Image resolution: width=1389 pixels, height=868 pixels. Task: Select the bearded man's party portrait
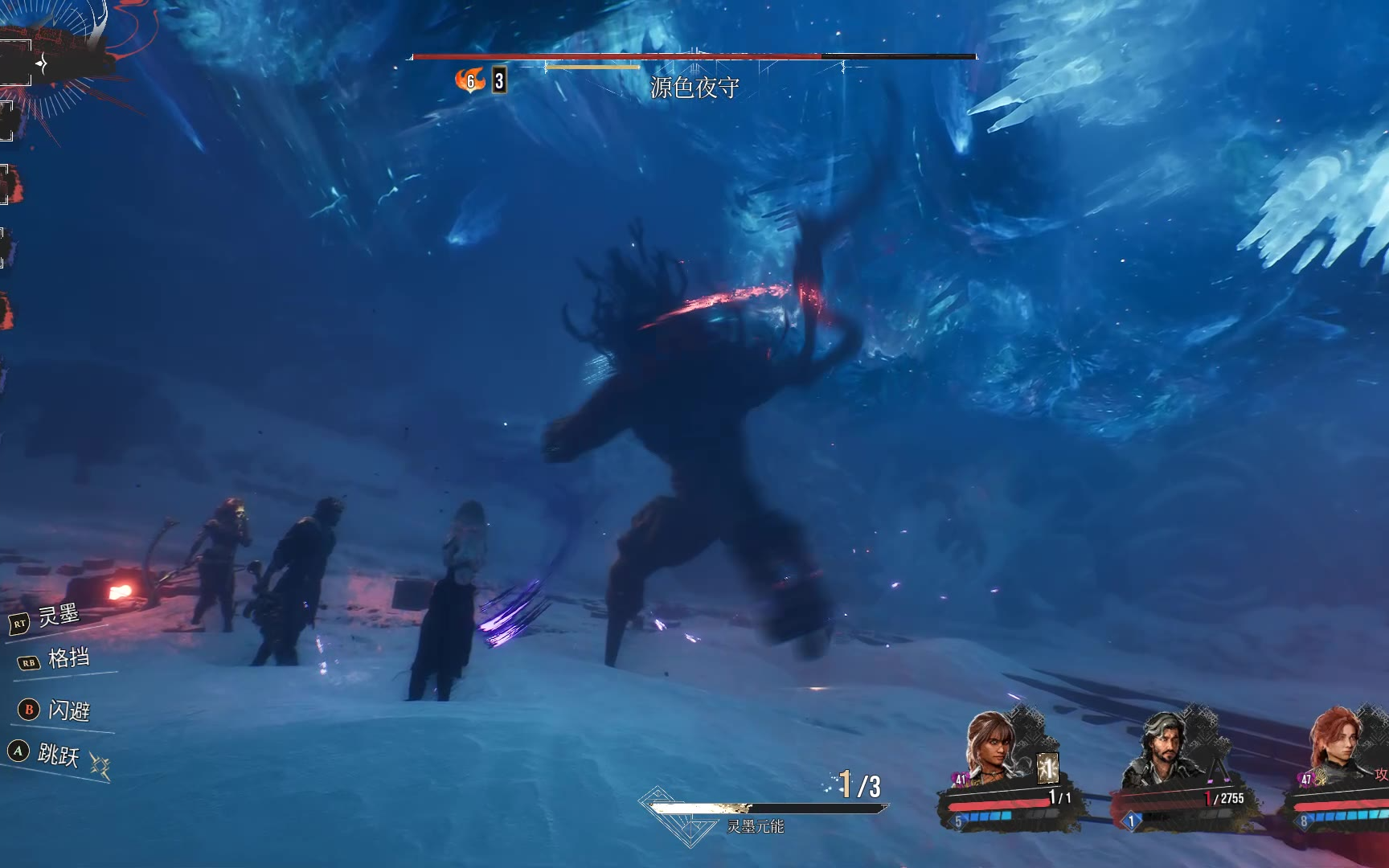tap(1162, 749)
